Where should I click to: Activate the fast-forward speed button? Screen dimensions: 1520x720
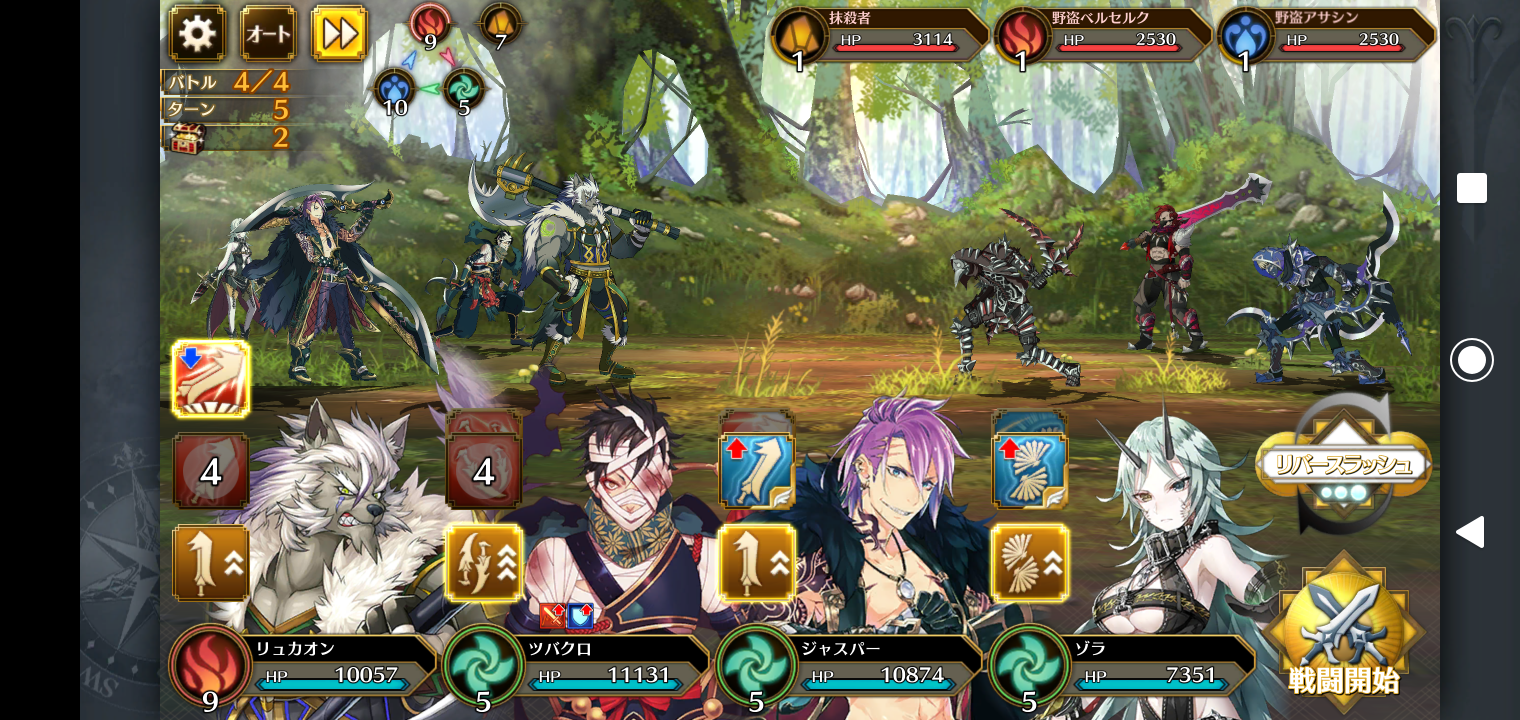[x=339, y=34]
